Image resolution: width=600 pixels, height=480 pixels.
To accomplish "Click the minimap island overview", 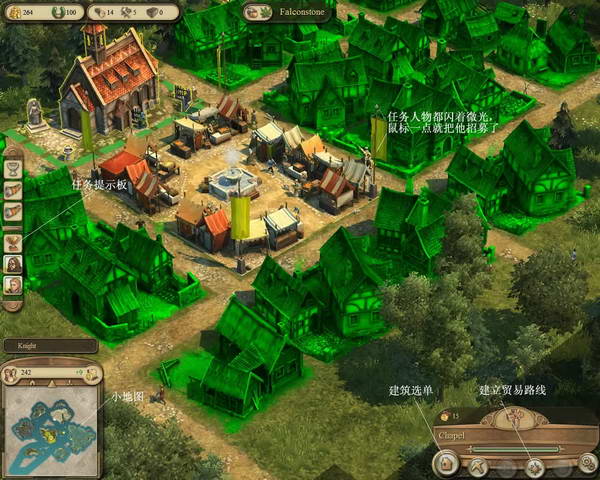I will tap(52, 426).
